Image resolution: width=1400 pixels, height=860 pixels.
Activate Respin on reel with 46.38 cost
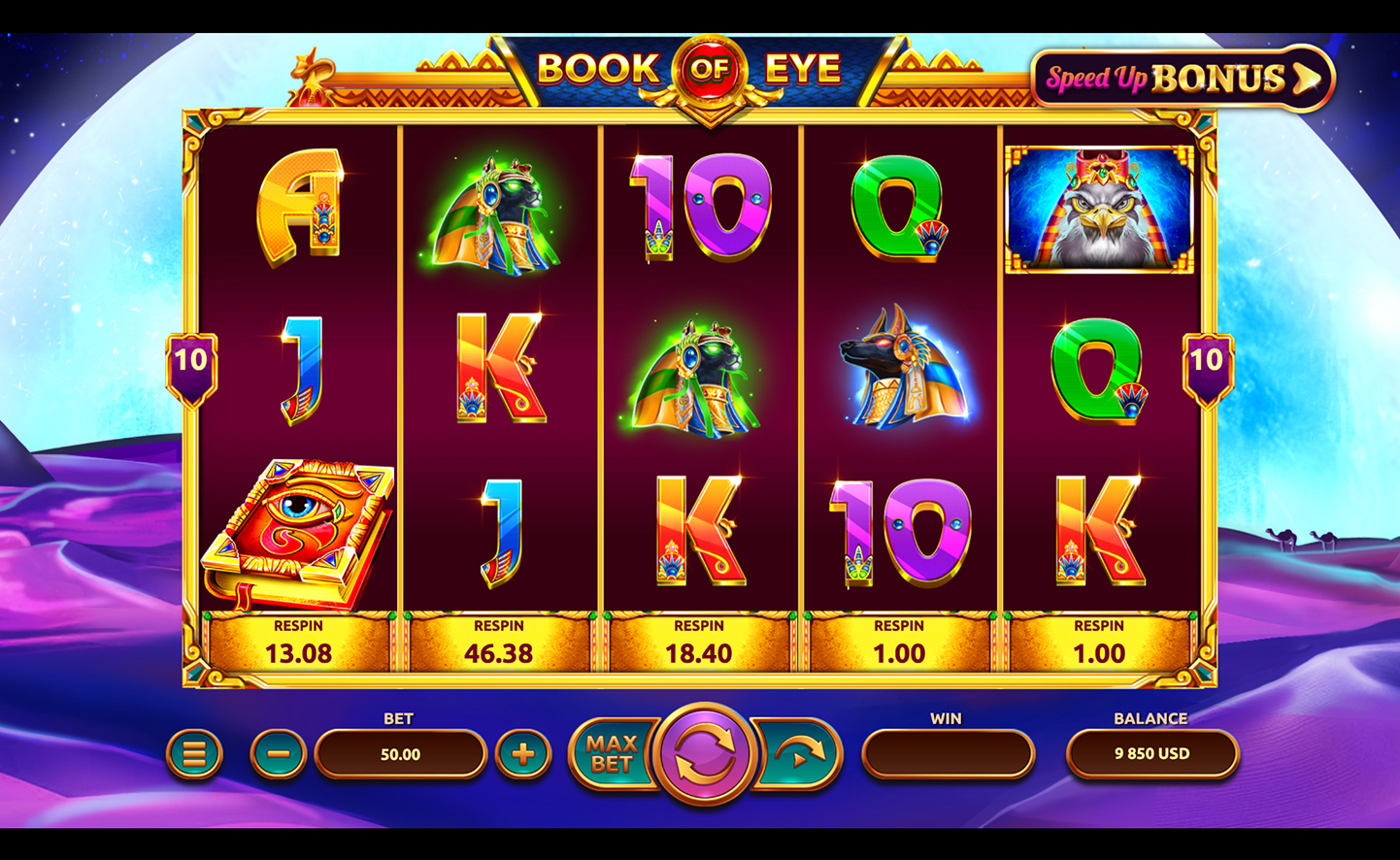point(499,642)
